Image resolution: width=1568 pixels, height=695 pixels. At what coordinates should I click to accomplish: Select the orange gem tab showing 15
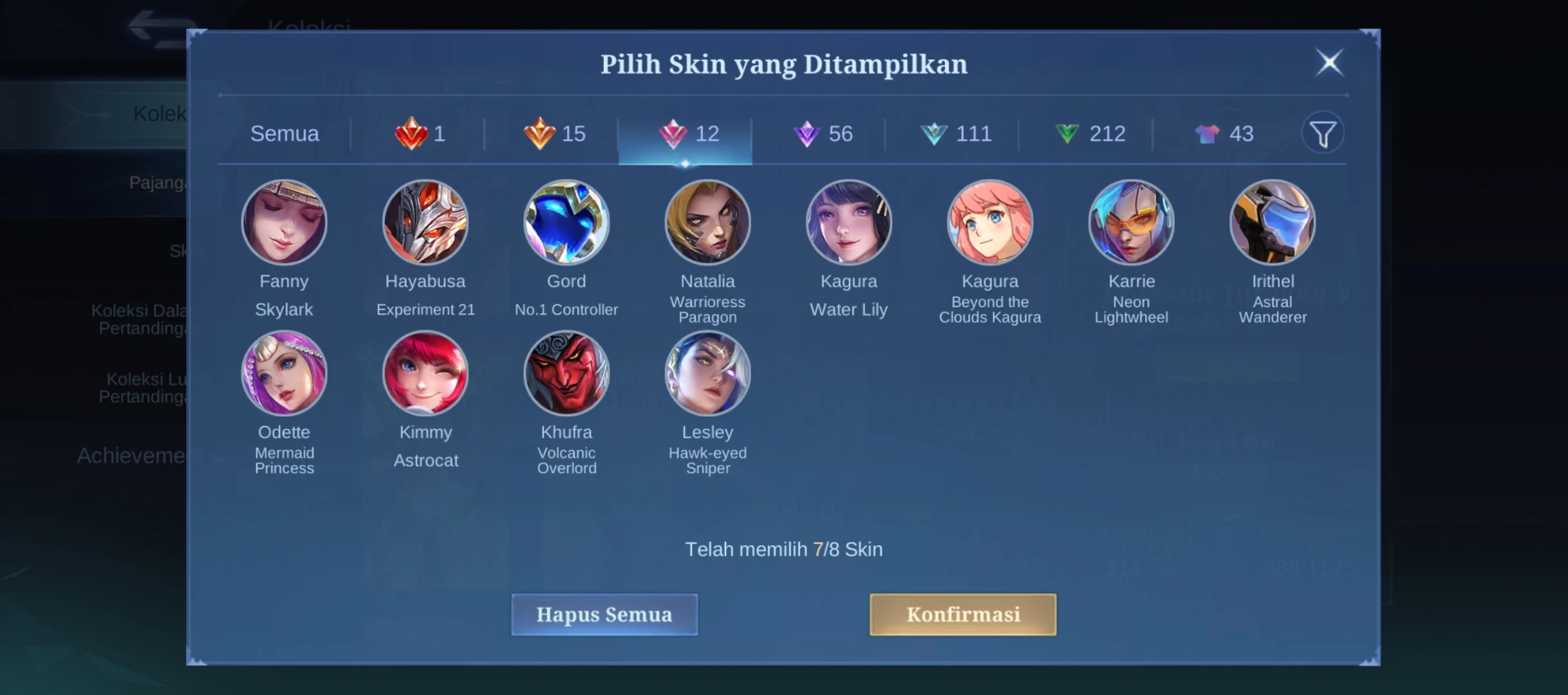554,134
